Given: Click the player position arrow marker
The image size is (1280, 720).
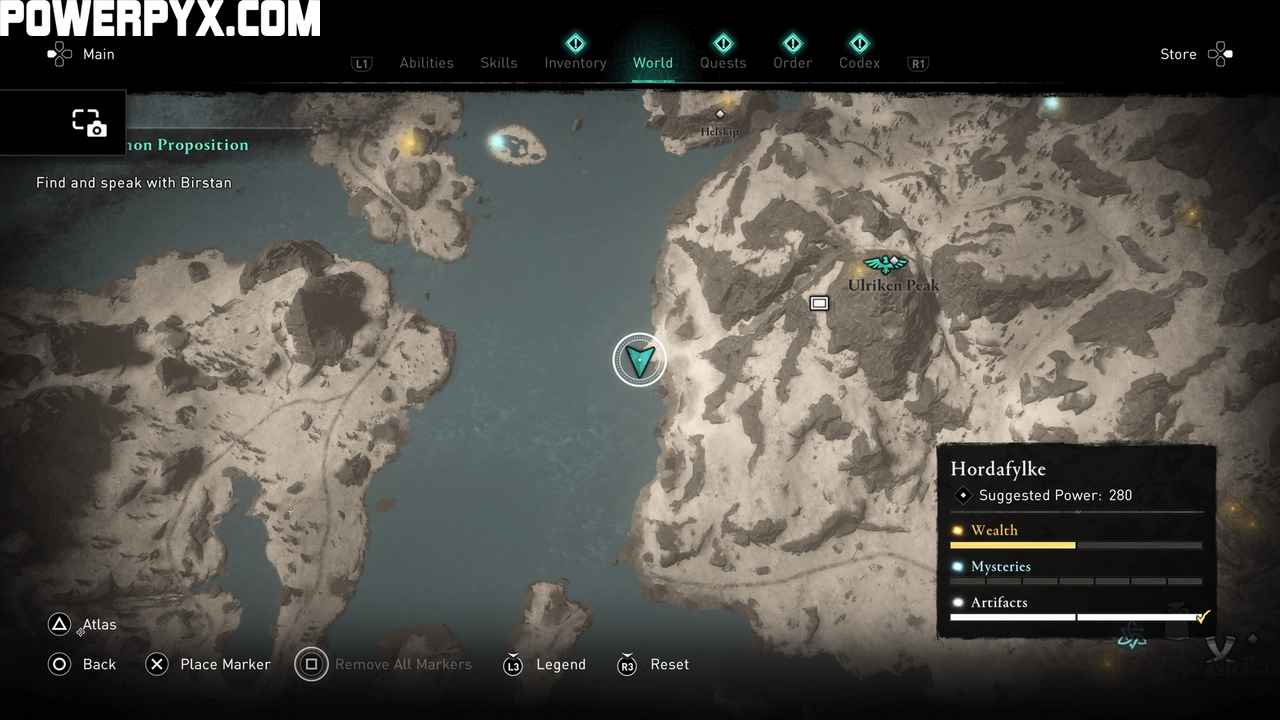Looking at the screenshot, I should 639,359.
